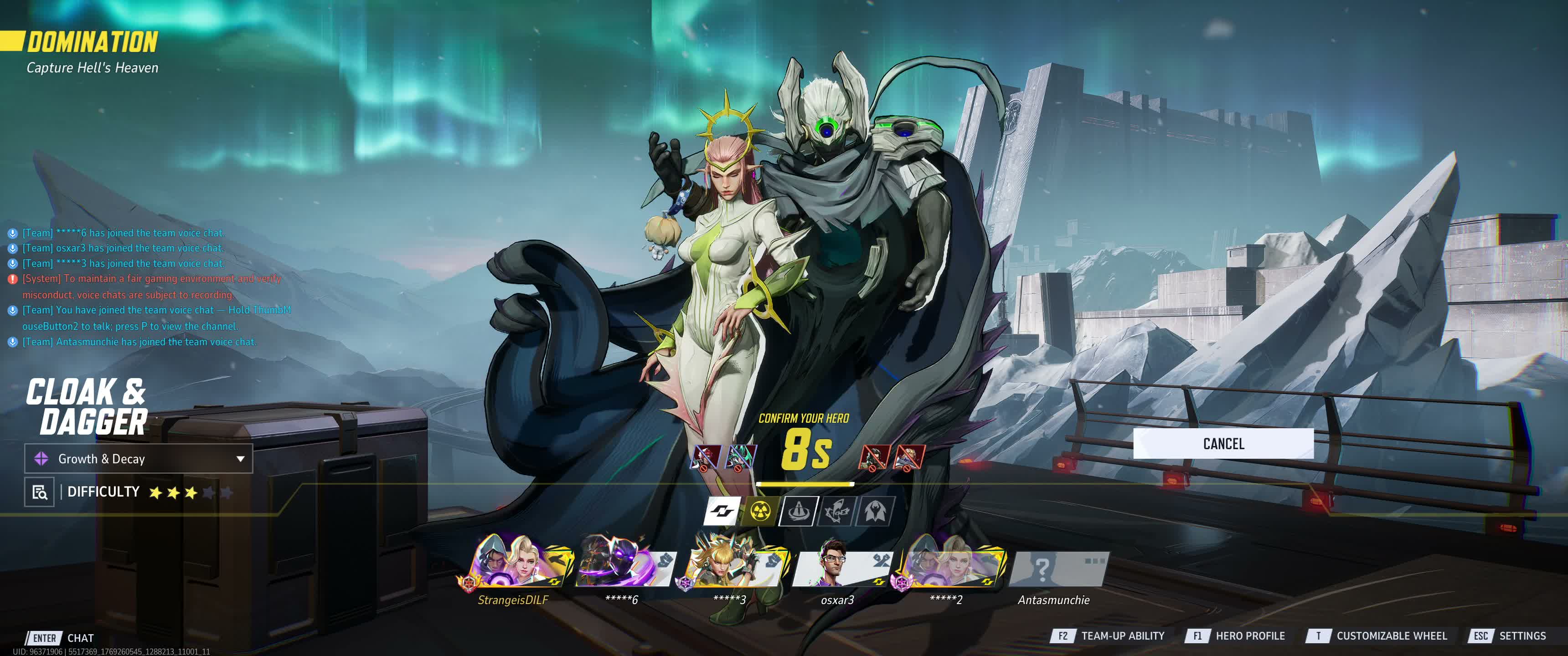Open the Team-Up Ability panel
The width and height of the screenshot is (1568, 656).
click(1107, 636)
